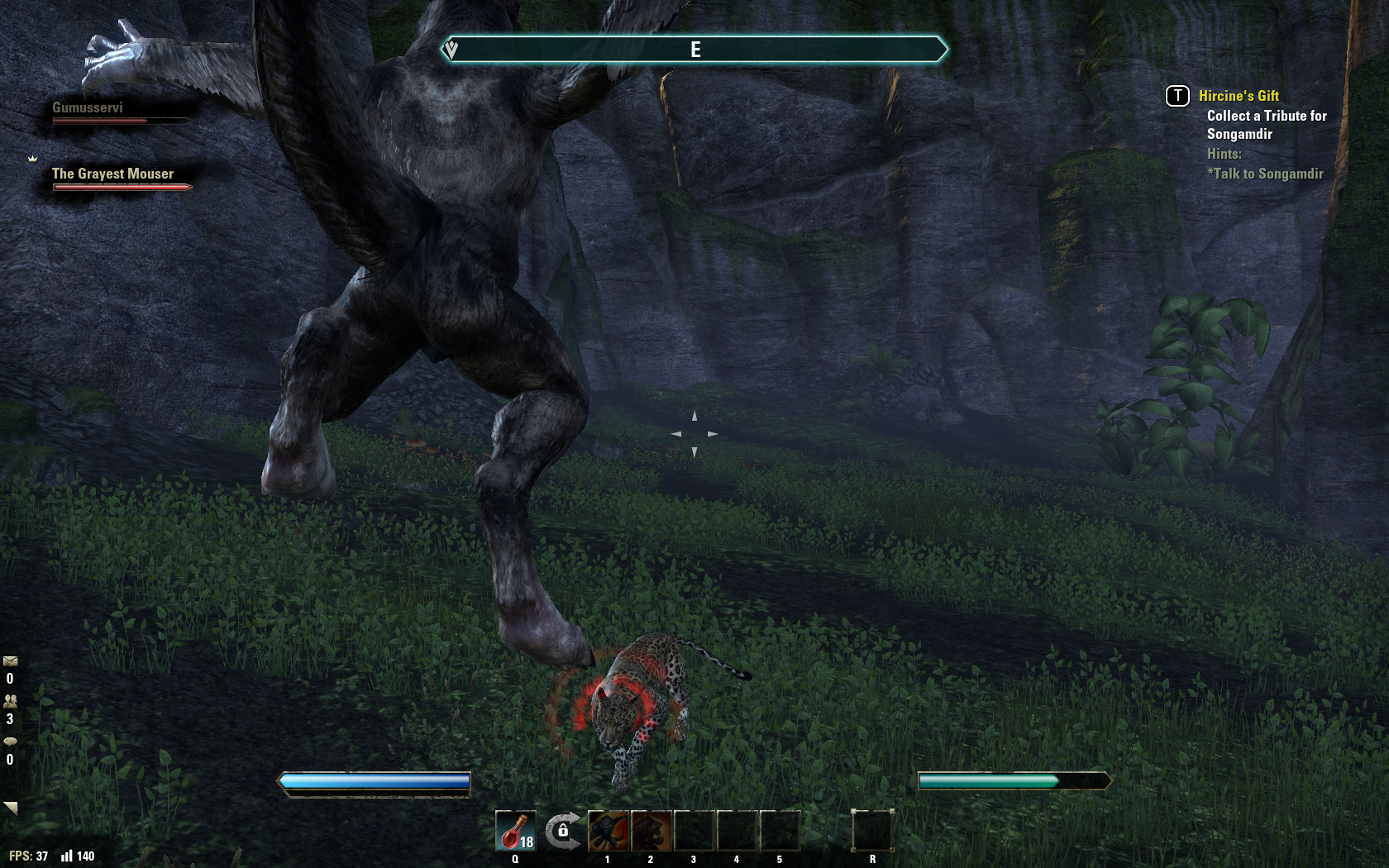Select the Hircine's Gift quest tracker
The height and width of the screenshot is (868, 1389).
coord(1238,96)
